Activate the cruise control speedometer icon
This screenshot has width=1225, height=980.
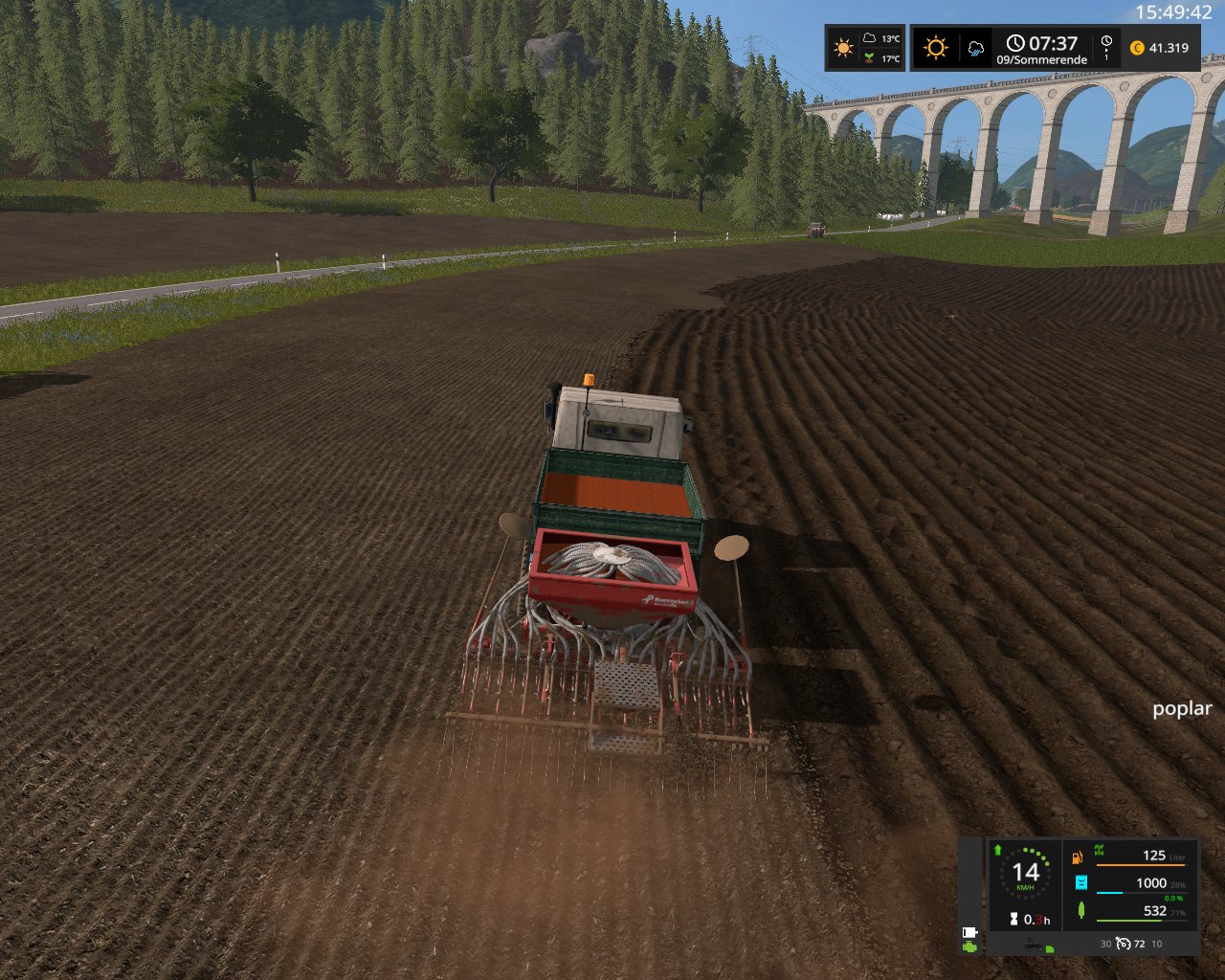click(x=1124, y=944)
